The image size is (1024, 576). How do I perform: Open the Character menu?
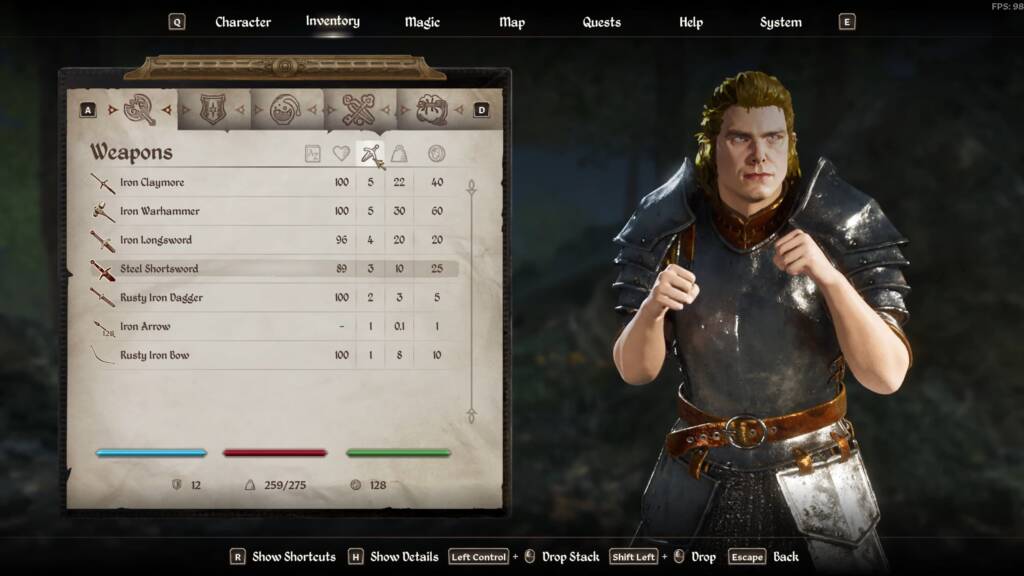pyautogui.click(x=242, y=22)
